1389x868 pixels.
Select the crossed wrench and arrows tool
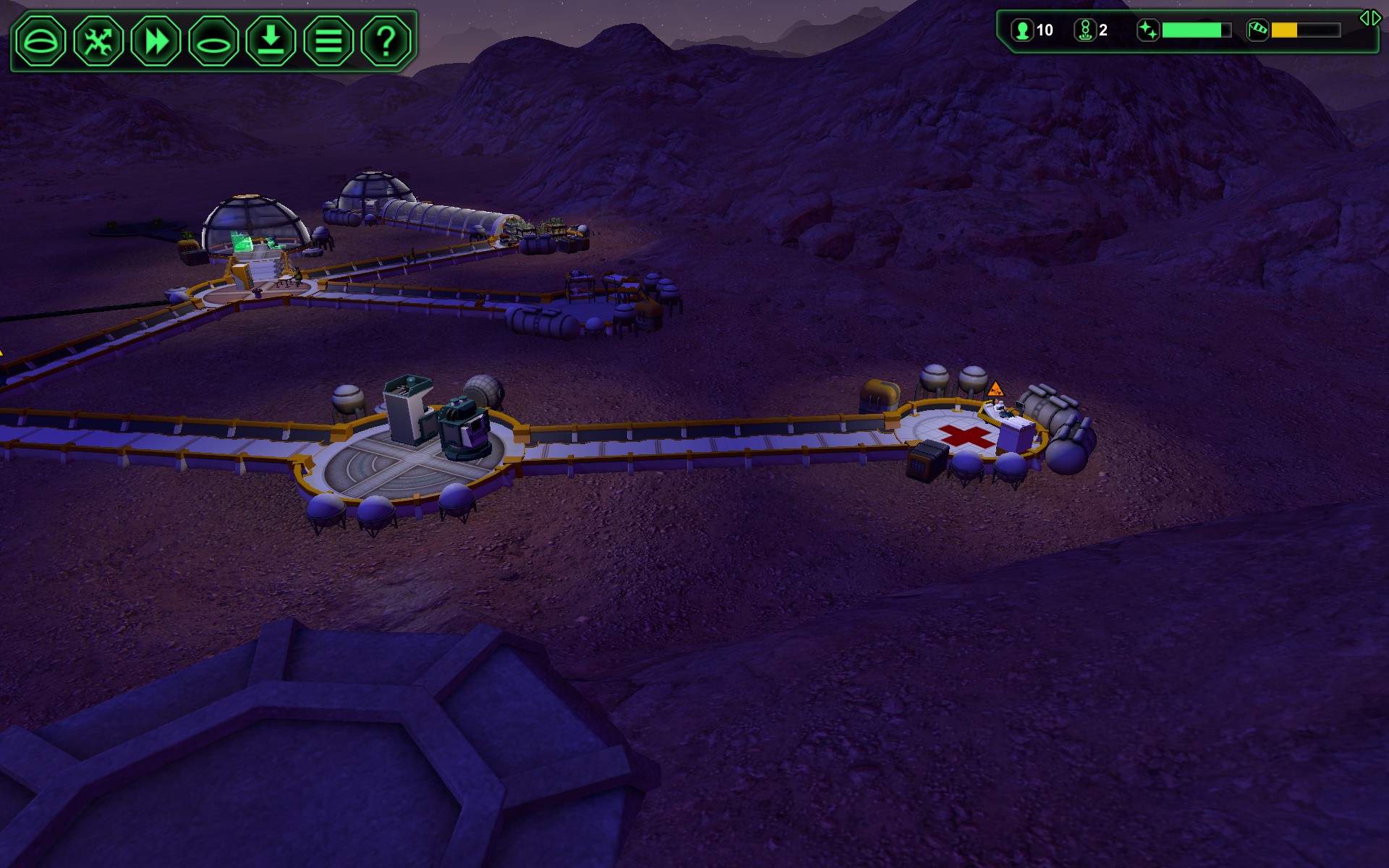(x=98, y=41)
